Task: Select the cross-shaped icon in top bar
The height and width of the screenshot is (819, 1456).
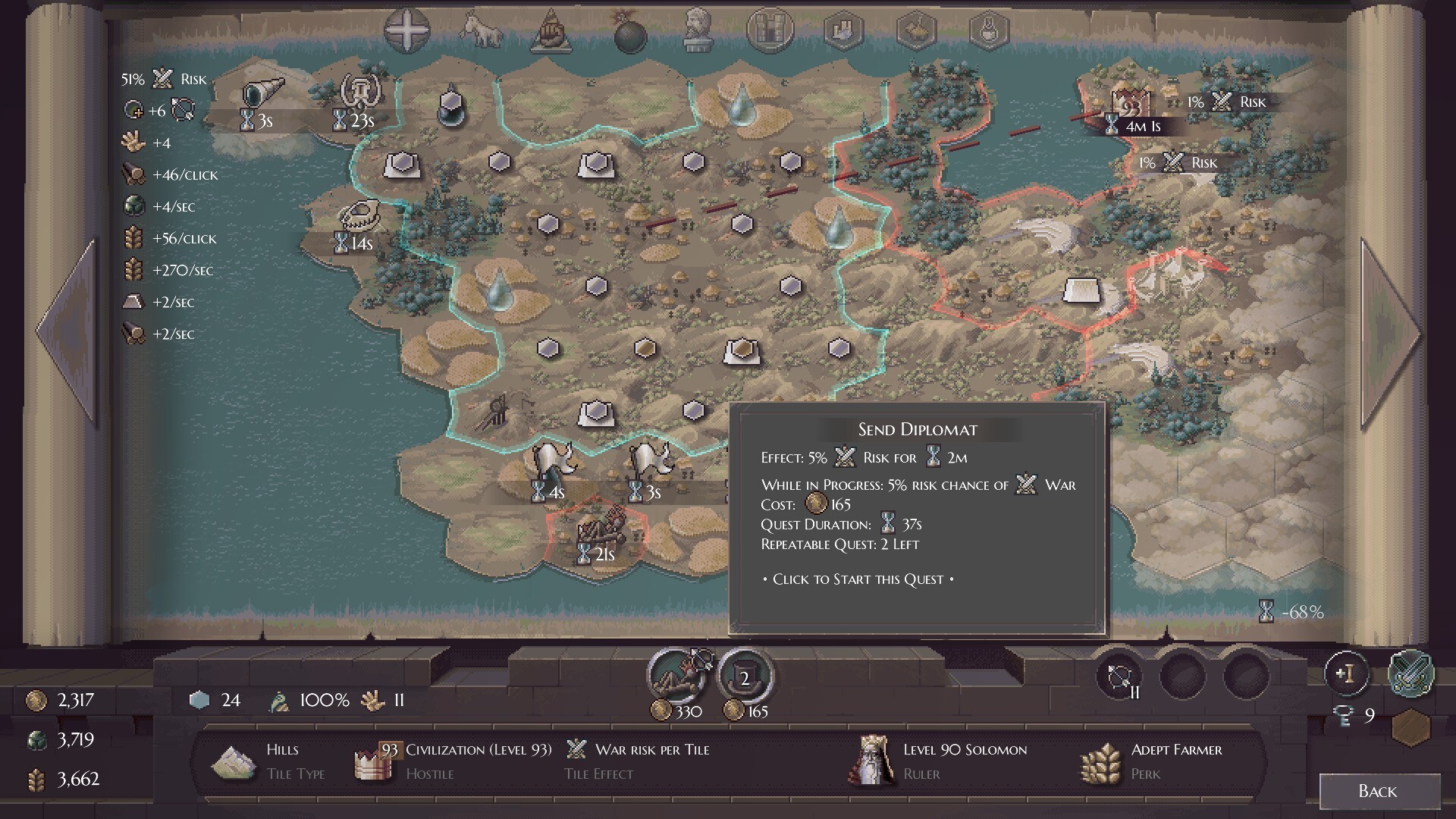Action: [407, 32]
